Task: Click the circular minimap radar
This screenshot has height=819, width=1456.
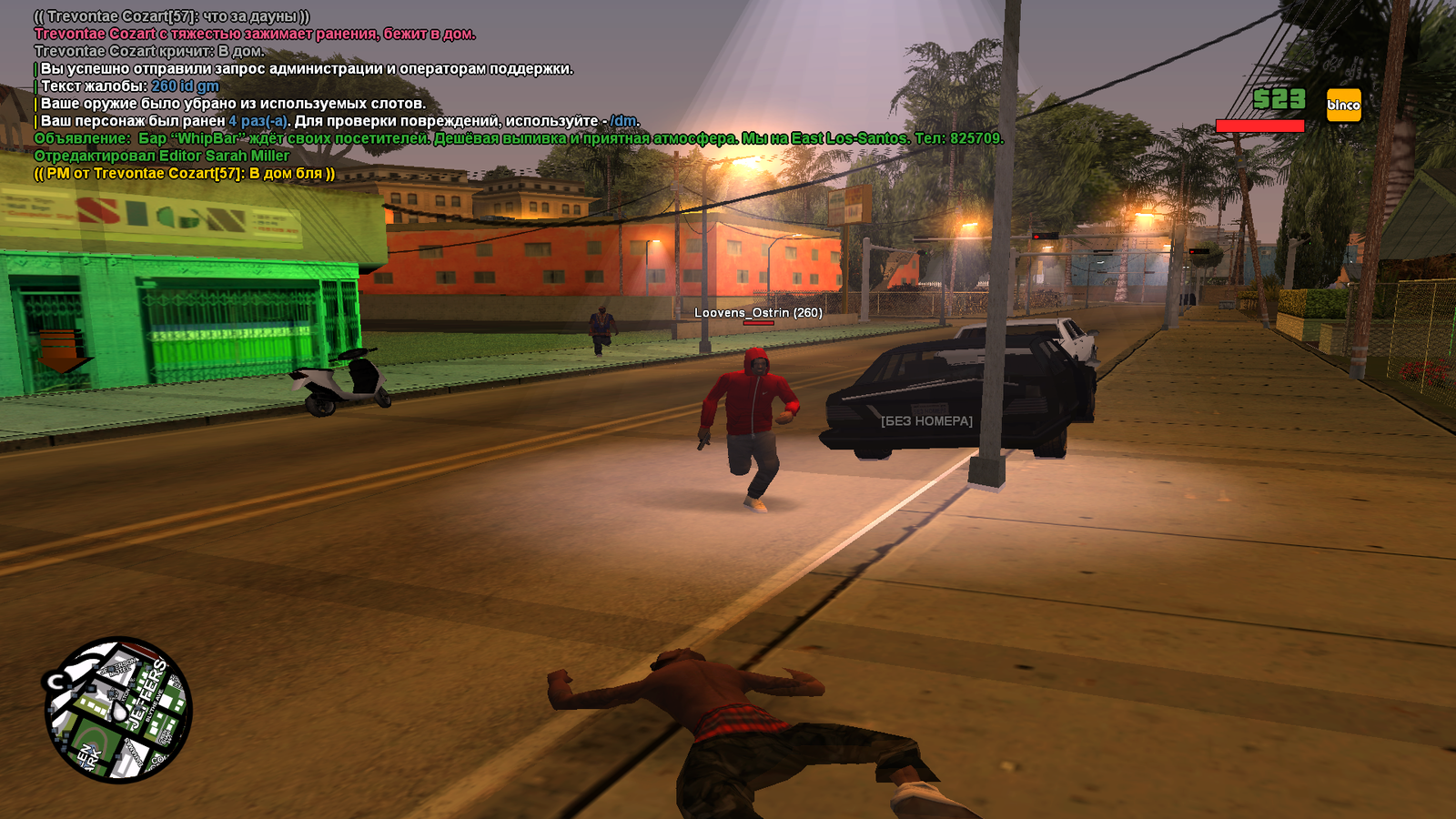Action: (117, 709)
